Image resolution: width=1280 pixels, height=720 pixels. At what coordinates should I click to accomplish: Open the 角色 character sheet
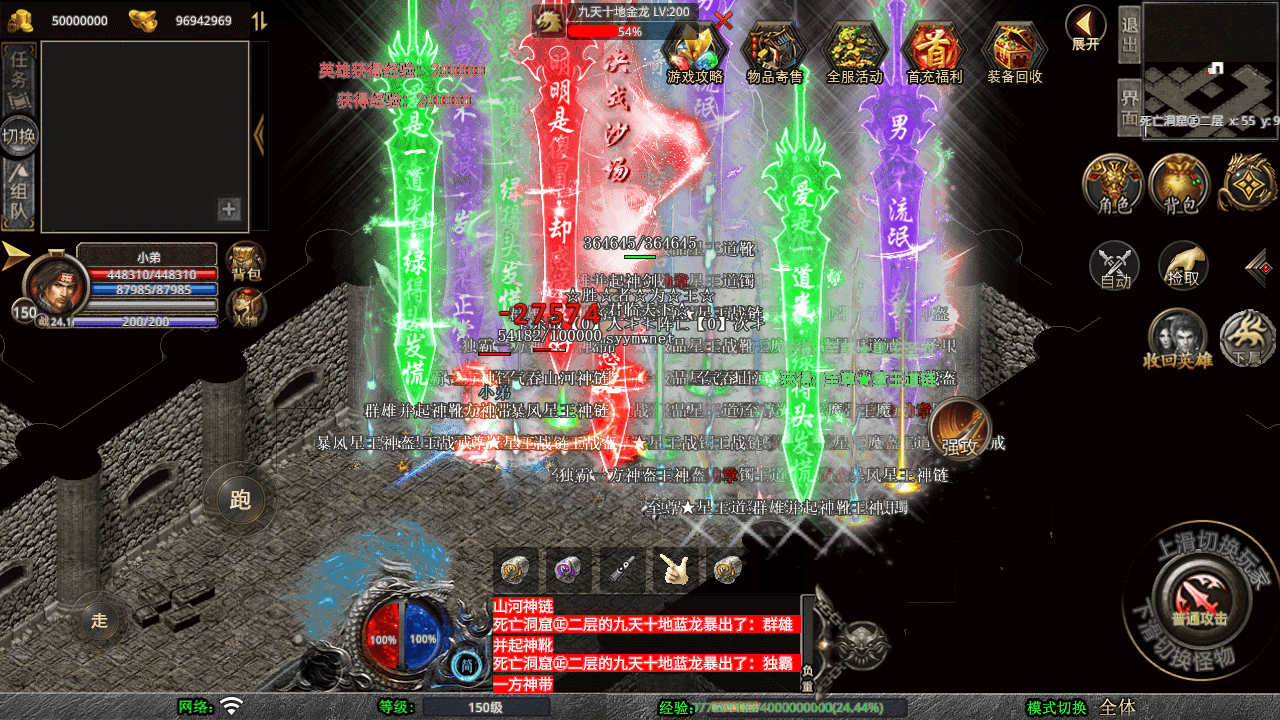1114,184
